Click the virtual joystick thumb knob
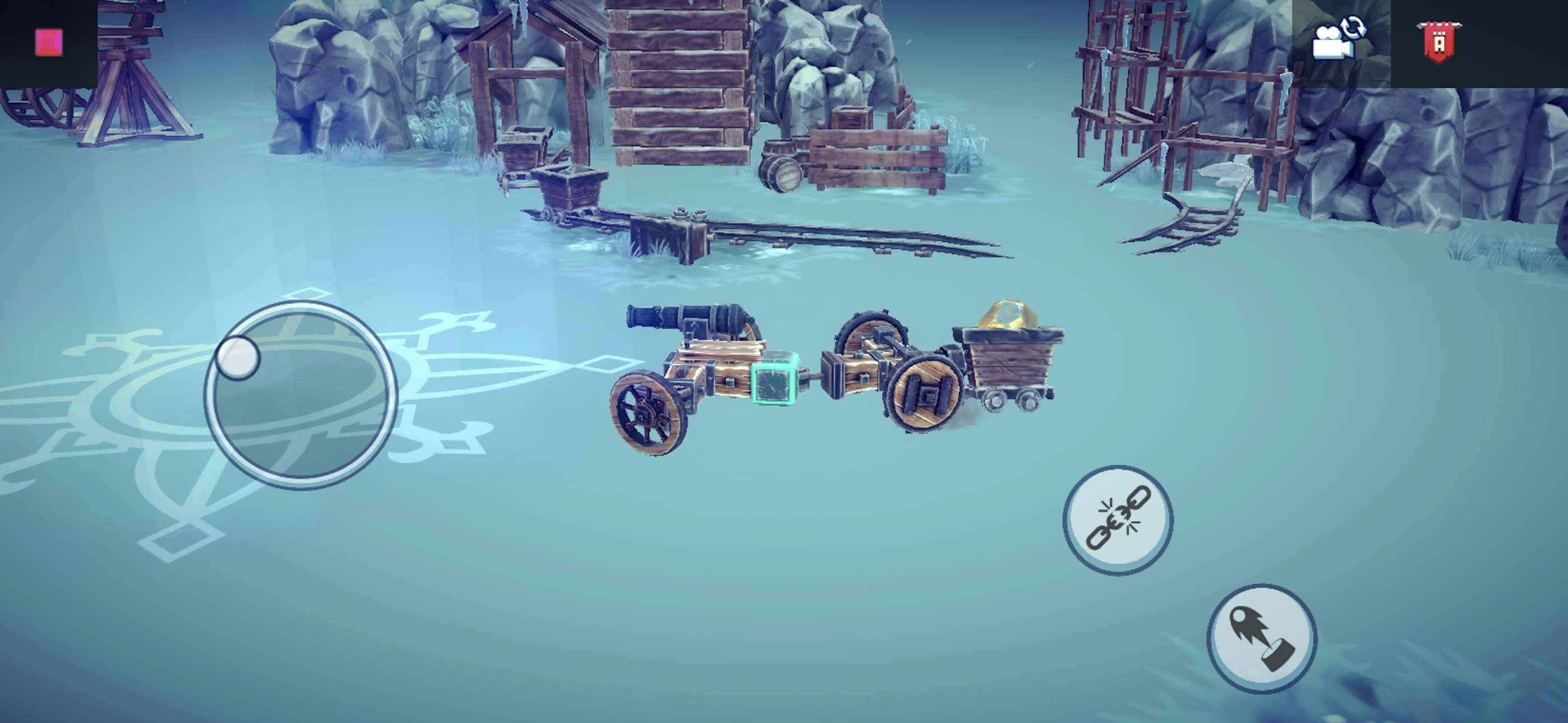Viewport: 1568px width, 723px height. [238, 358]
